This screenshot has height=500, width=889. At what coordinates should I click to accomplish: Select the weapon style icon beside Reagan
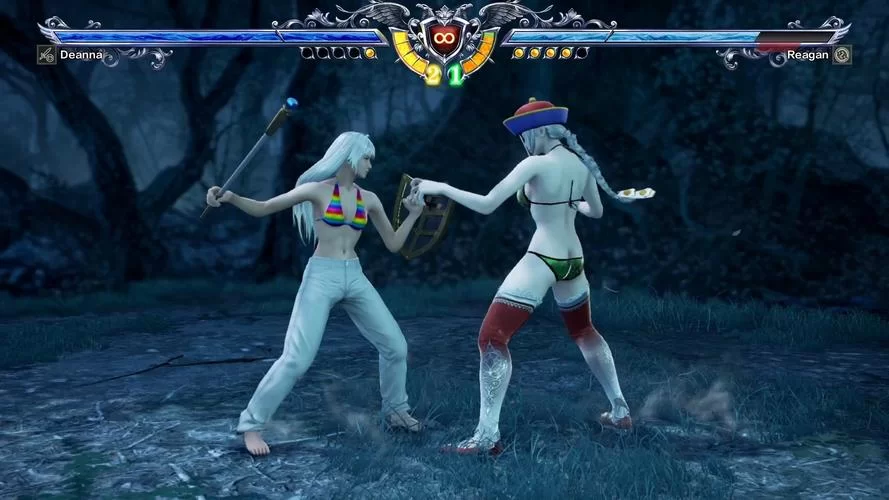(842, 55)
